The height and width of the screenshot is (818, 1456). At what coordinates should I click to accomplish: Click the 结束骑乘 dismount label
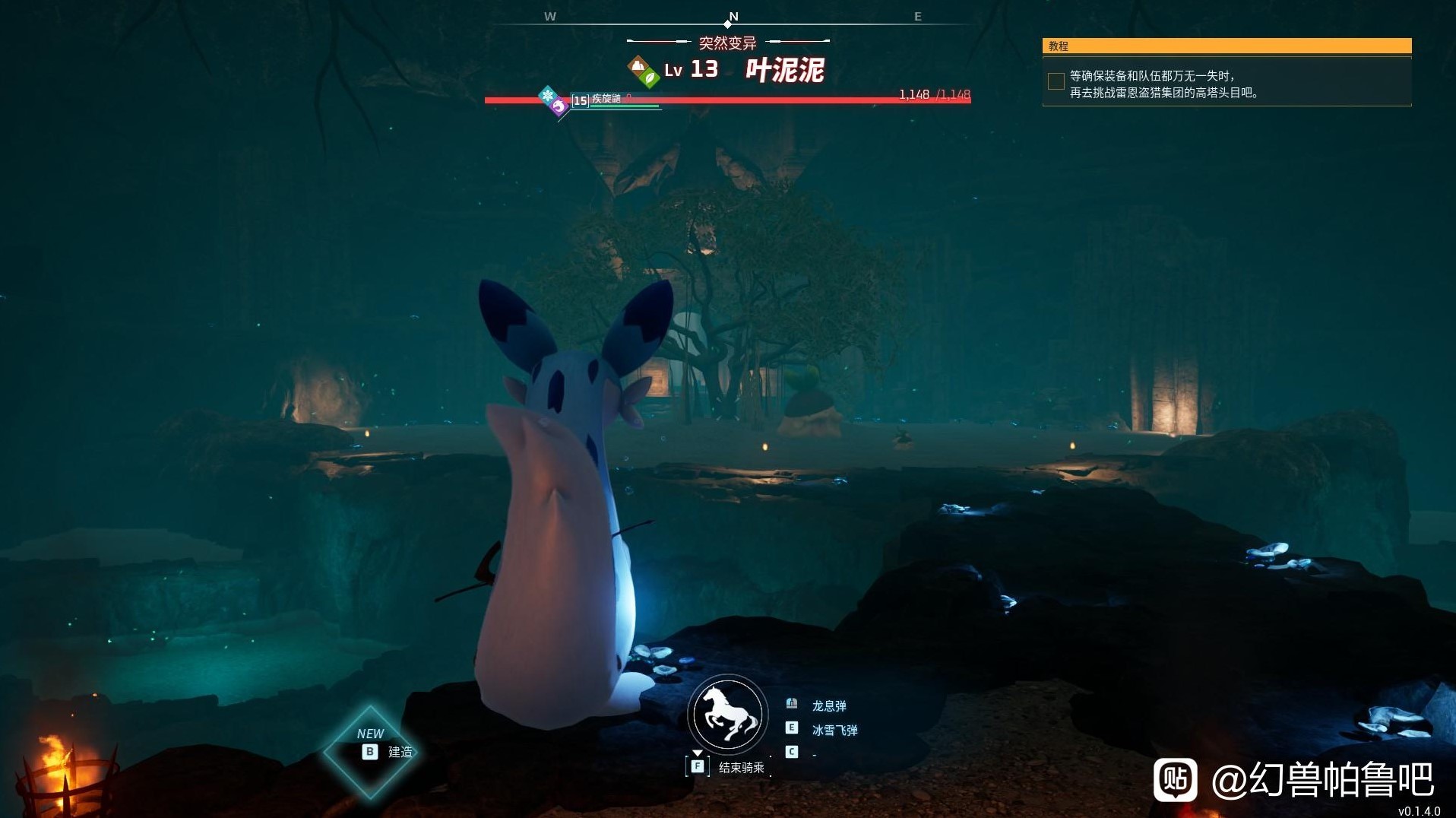tap(741, 768)
